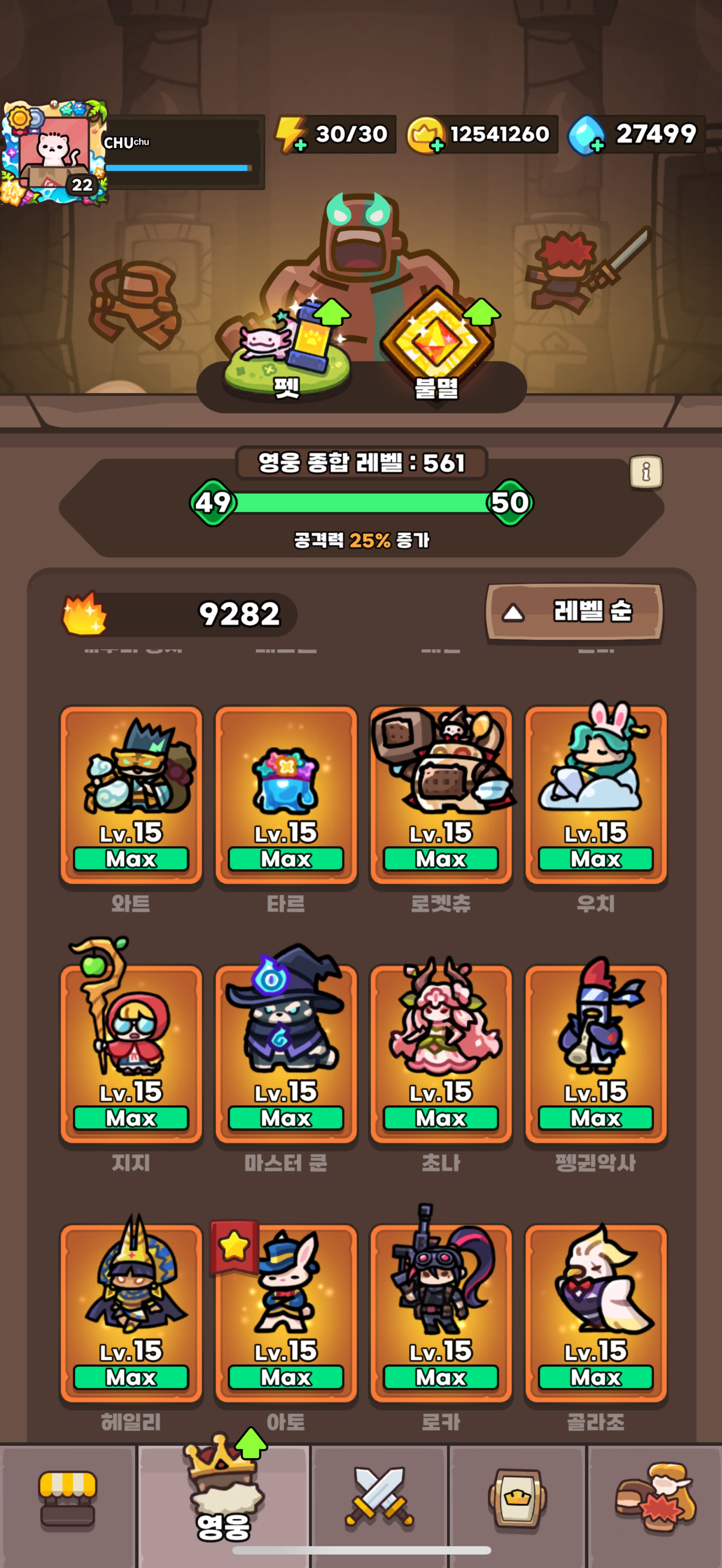722x1568 pixels.
Task: Open the 펫 (pet) menu
Action: [287, 350]
